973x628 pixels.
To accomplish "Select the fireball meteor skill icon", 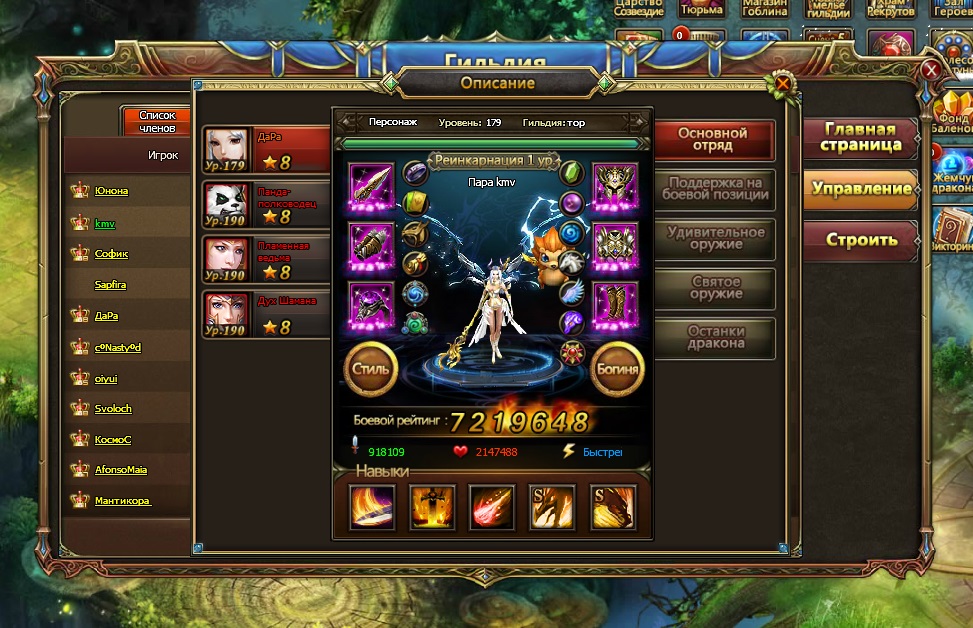I will coord(492,507).
